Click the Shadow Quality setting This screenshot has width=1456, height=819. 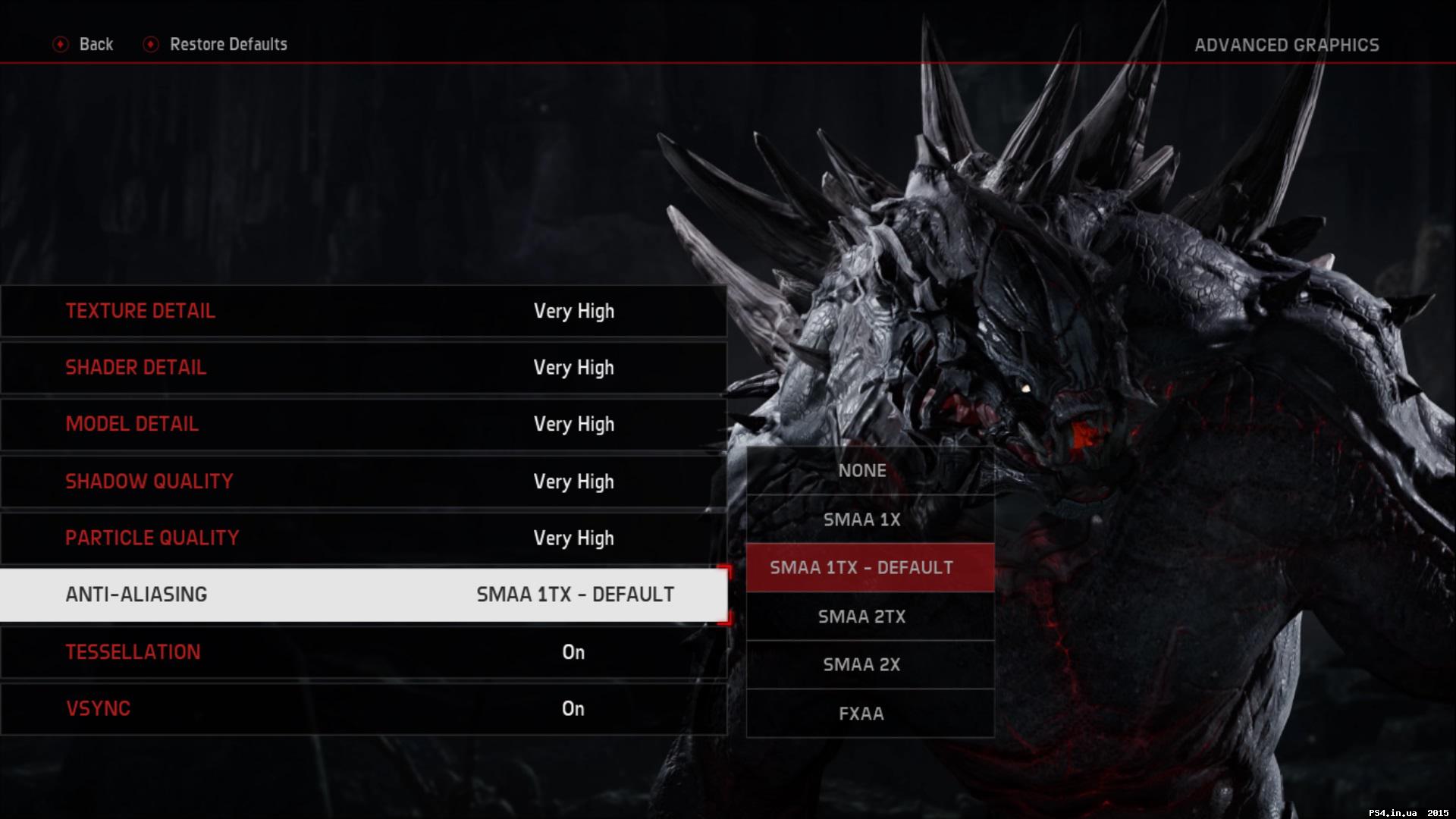pyautogui.click(x=364, y=482)
